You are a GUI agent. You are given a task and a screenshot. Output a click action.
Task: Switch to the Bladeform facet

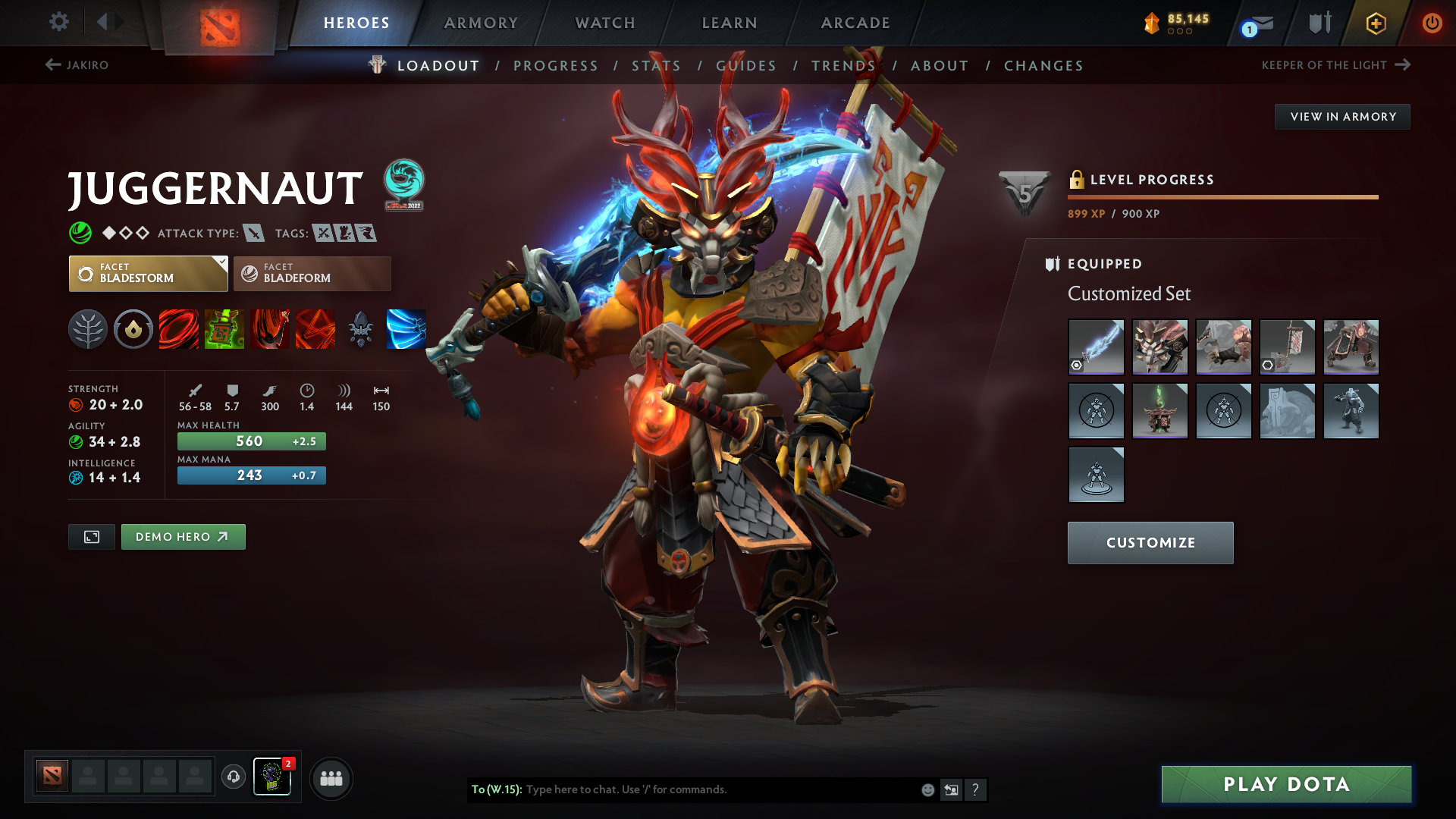pyautogui.click(x=312, y=273)
